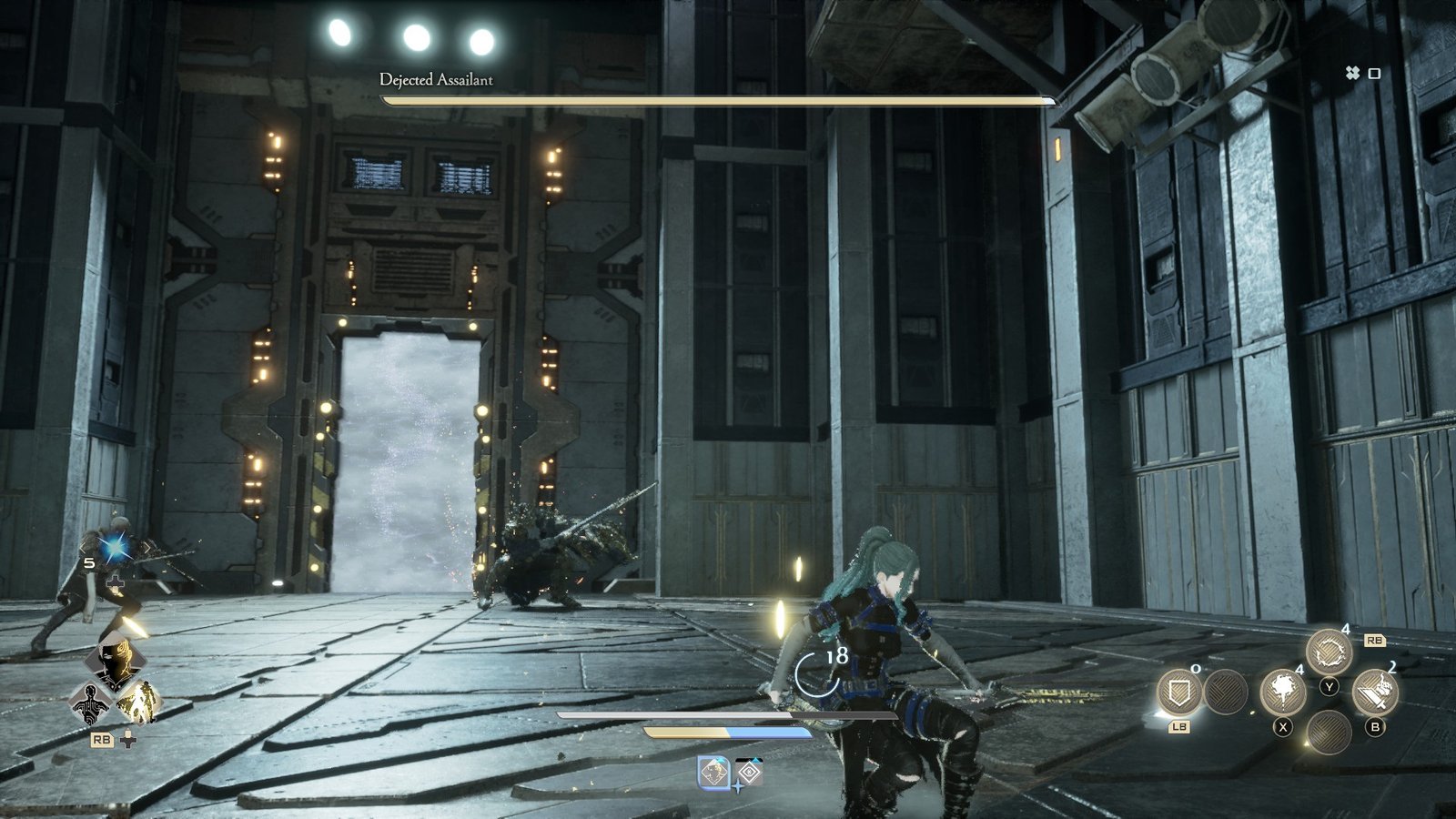Click the boss name text Dejected Assailant

point(436,79)
